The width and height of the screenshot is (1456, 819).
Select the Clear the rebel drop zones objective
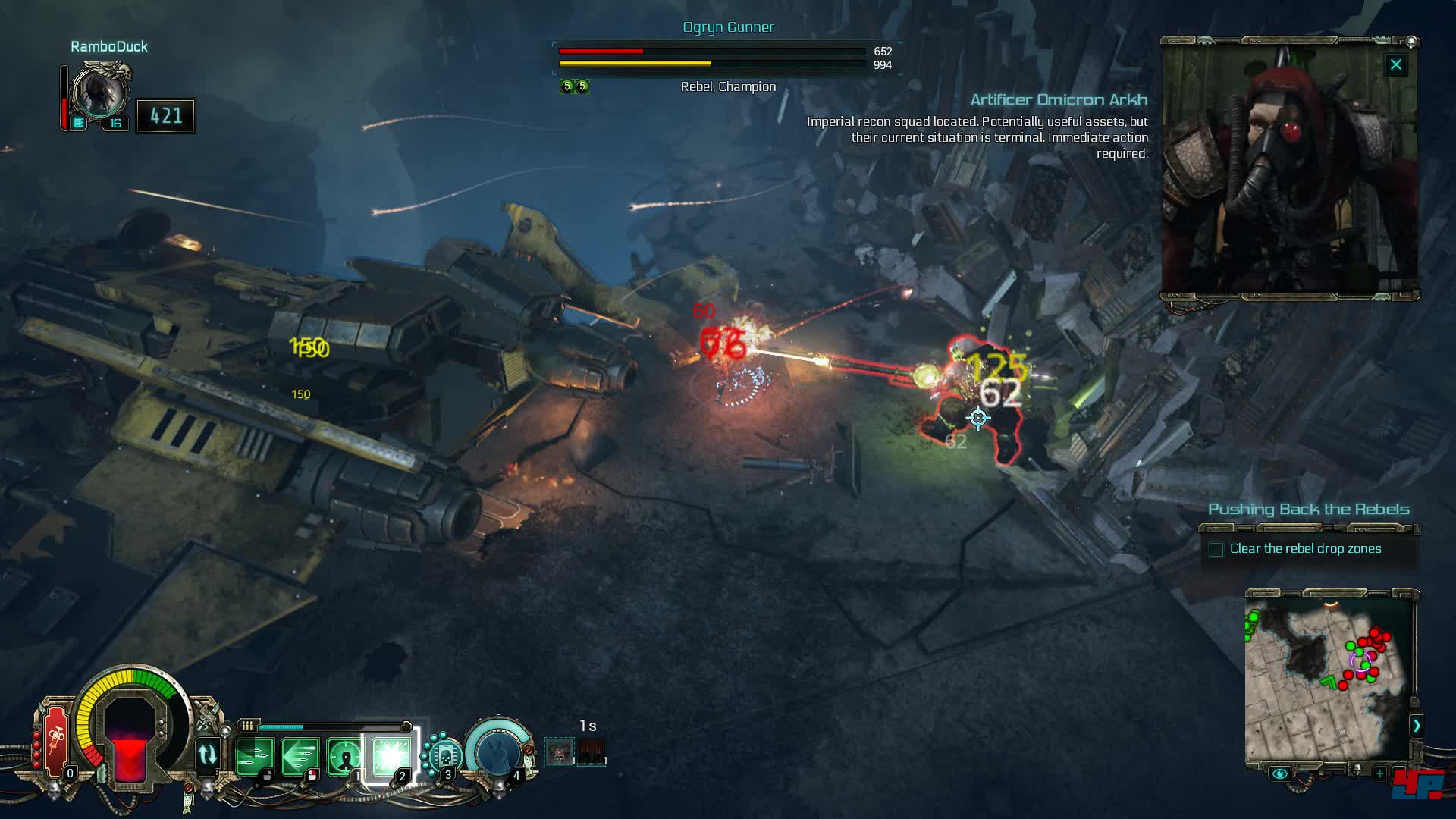[x=1305, y=549]
